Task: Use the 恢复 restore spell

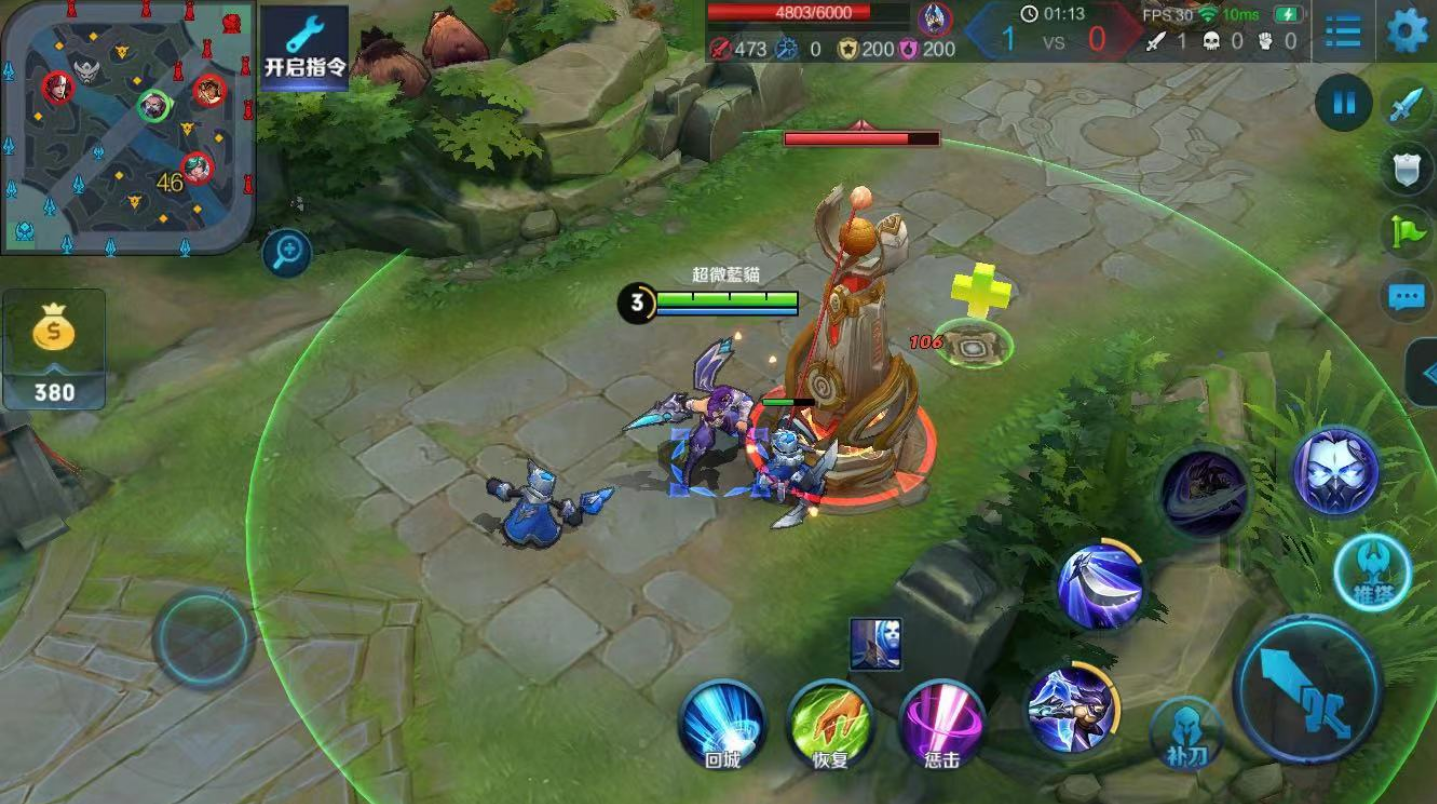Action: pos(830,724)
